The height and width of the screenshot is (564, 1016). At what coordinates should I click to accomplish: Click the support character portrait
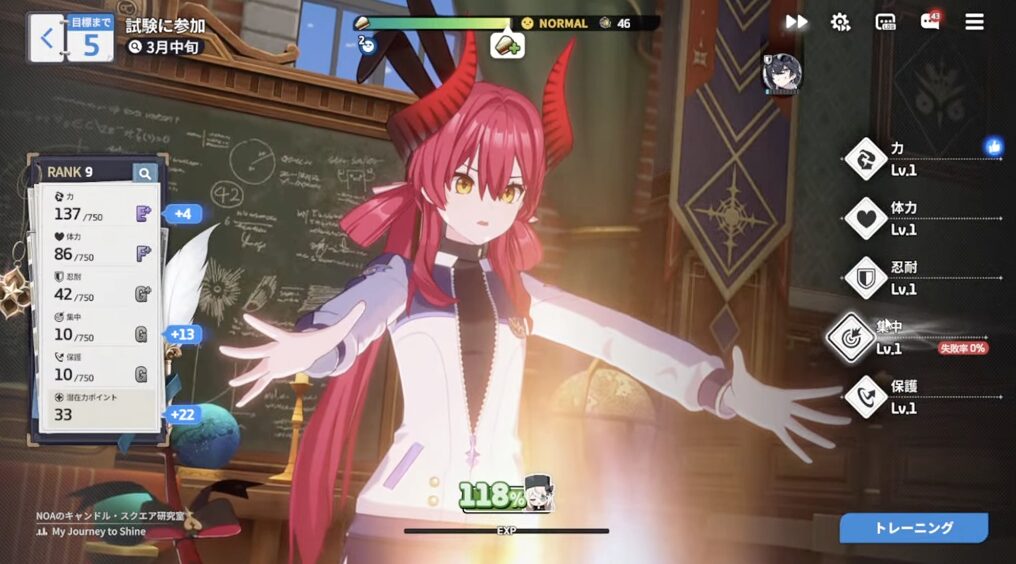pos(781,73)
